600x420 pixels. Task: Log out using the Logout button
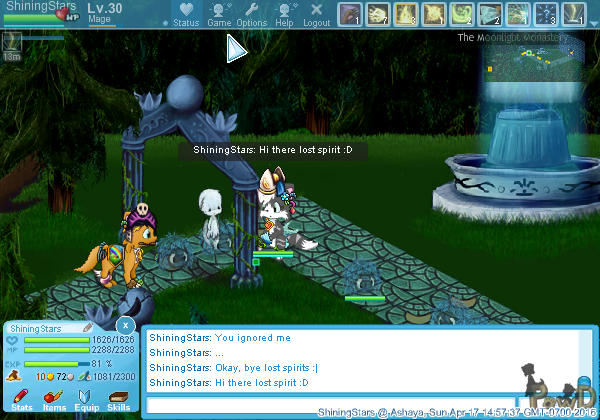316,14
